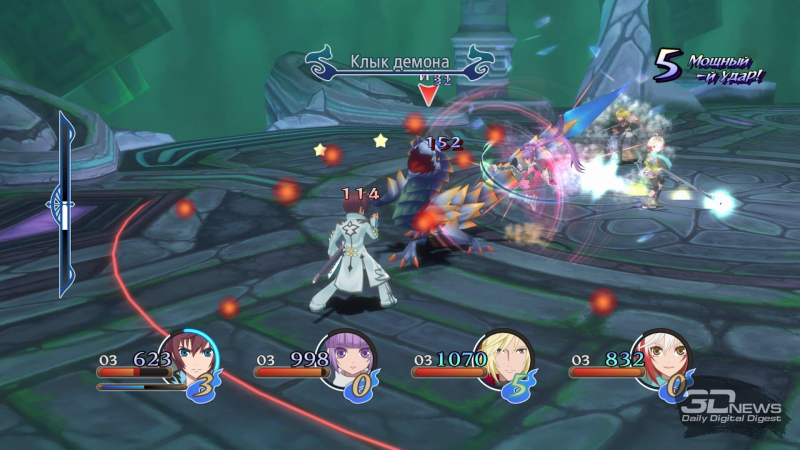This screenshot has height=450, width=800.
Task: Choose the blond Richard party portrait
Action: (502, 357)
